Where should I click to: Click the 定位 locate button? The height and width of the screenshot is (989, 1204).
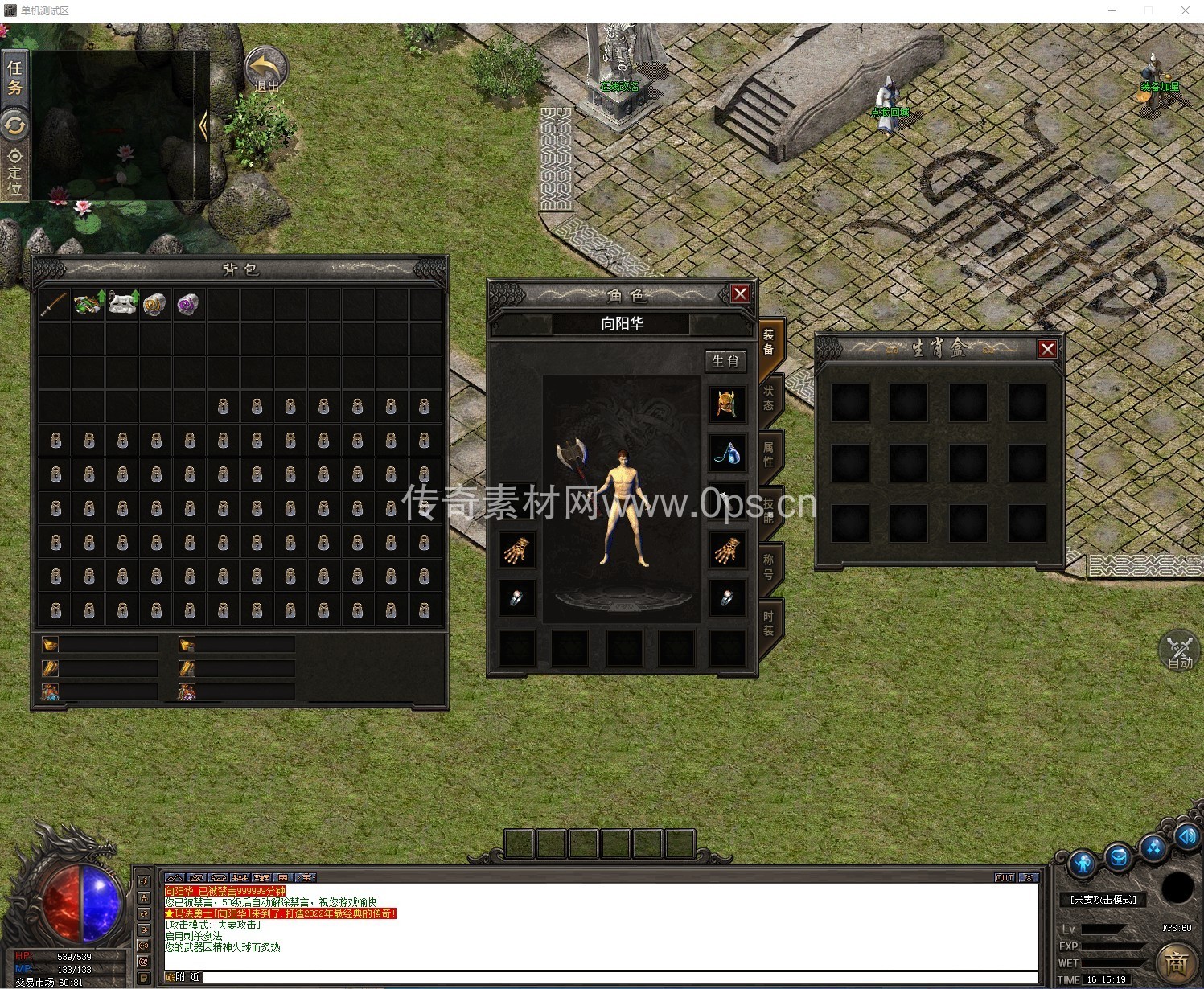[x=14, y=172]
